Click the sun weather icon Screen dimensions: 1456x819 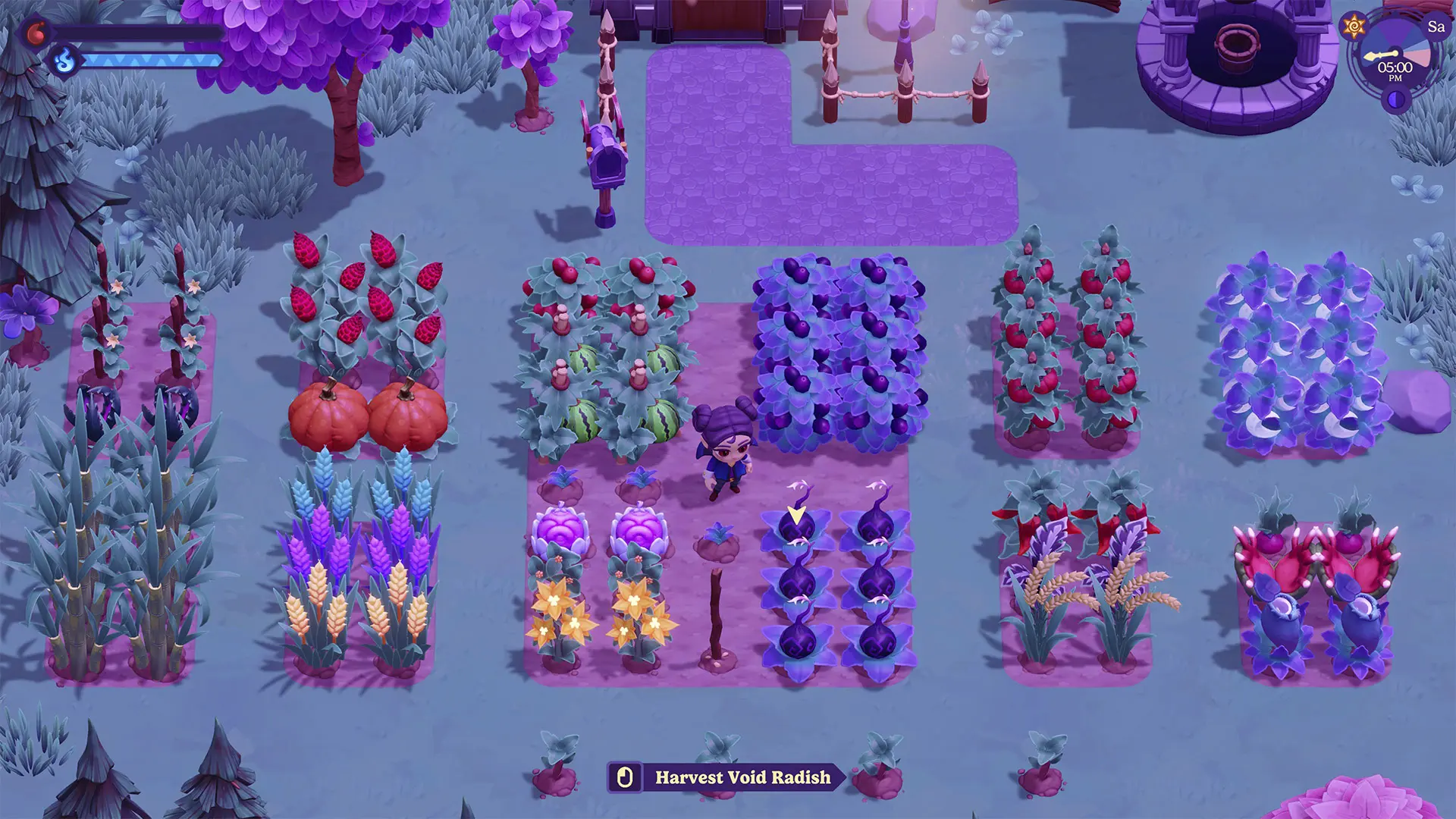pyautogui.click(x=1354, y=27)
